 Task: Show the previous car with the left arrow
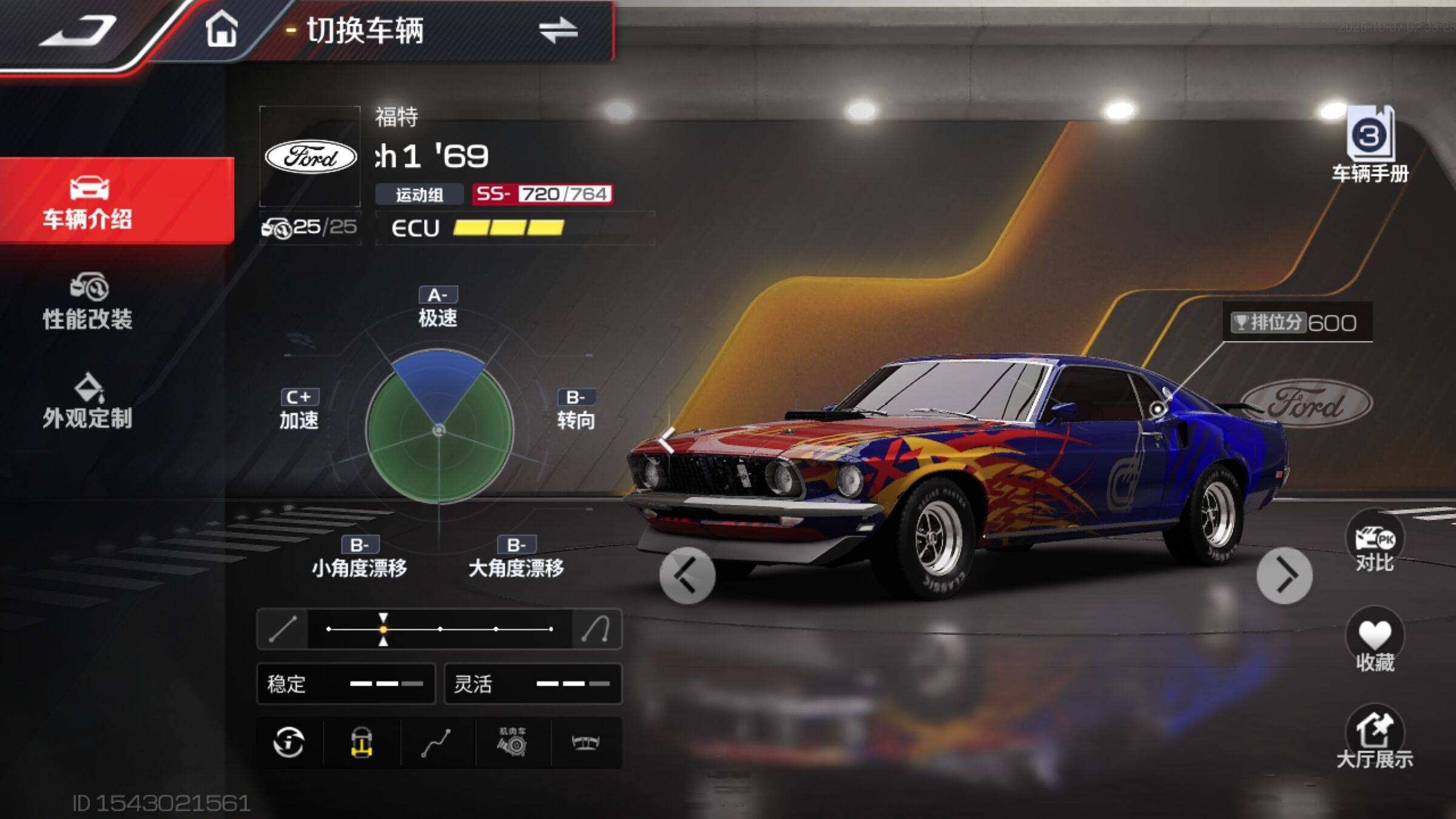click(x=687, y=575)
